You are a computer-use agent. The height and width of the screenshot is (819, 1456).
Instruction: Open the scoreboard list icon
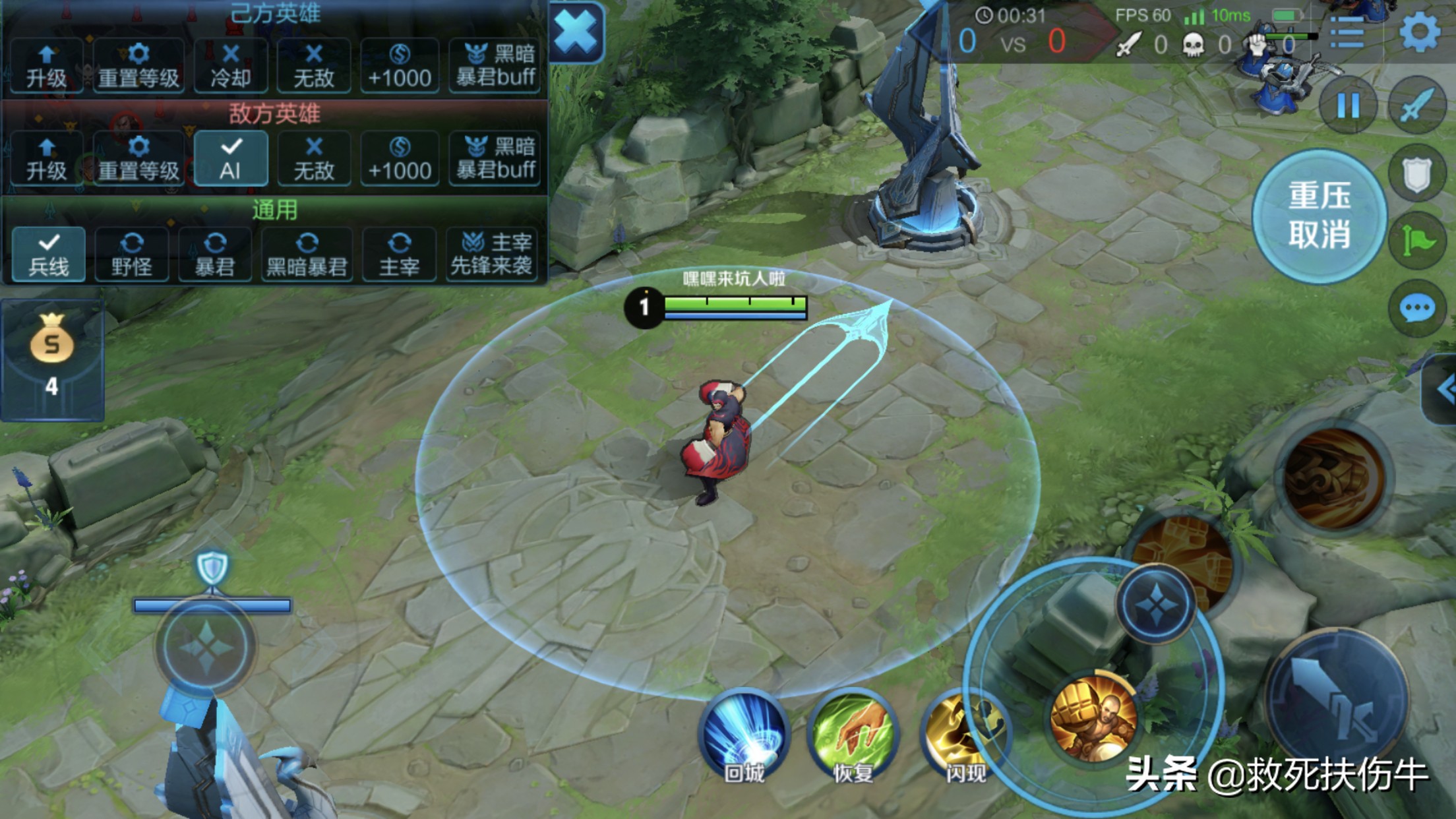tap(1347, 32)
